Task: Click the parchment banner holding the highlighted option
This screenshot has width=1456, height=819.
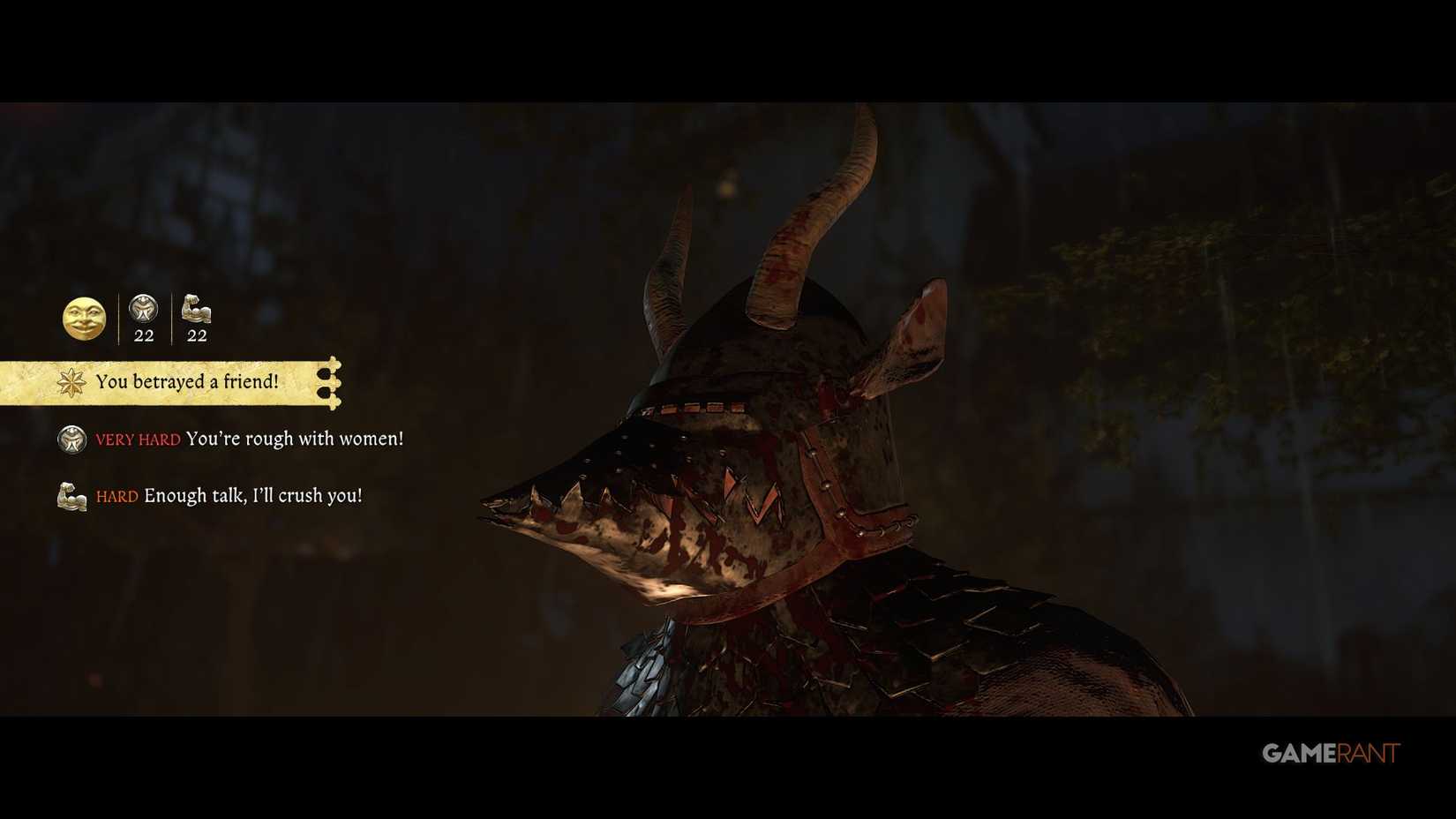Action: pyautogui.click(x=159, y=381)
